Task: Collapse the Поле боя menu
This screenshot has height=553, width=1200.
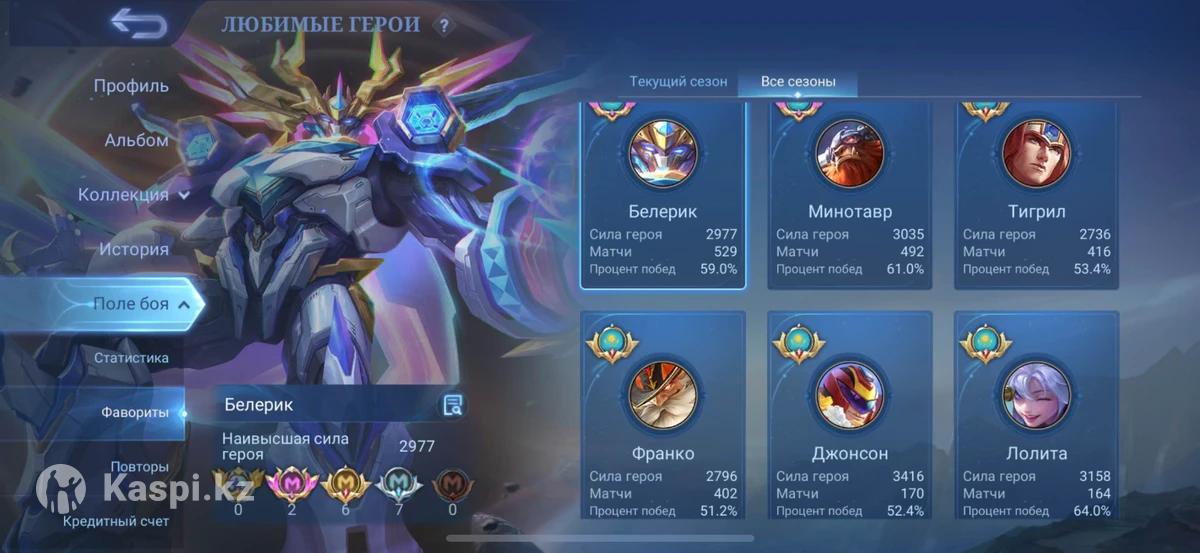Action: click(140, 304)
